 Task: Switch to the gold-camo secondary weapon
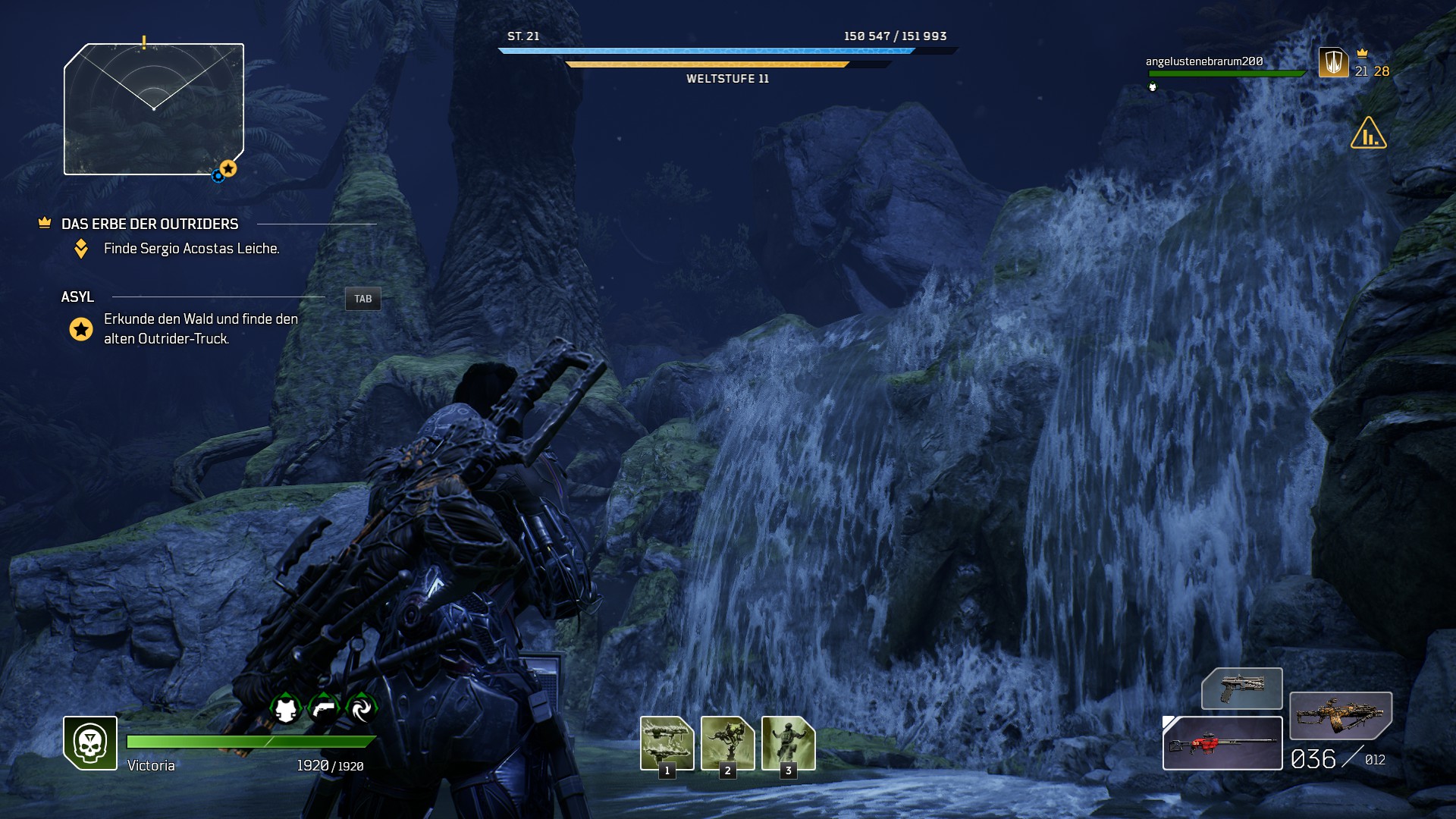pos(1340,715)
